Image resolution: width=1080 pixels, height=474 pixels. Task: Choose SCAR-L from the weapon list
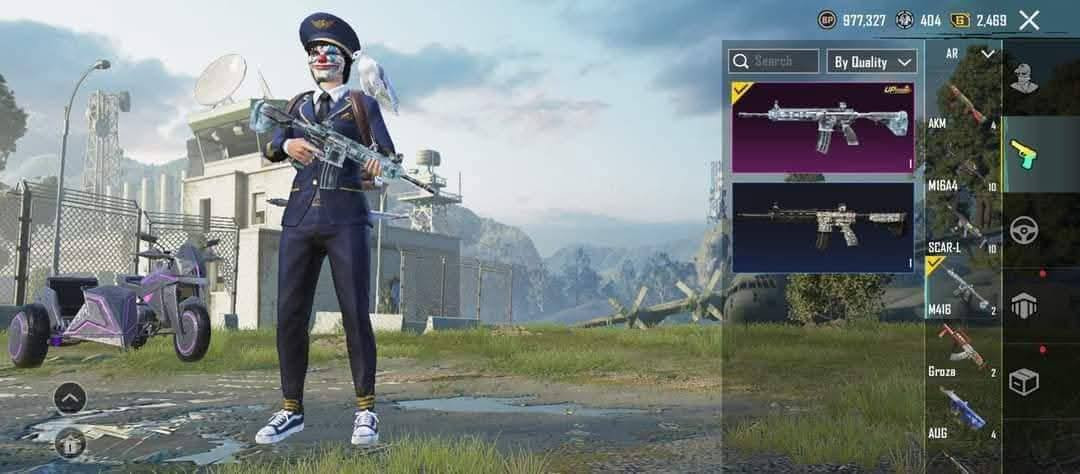[x=962, y=230]
